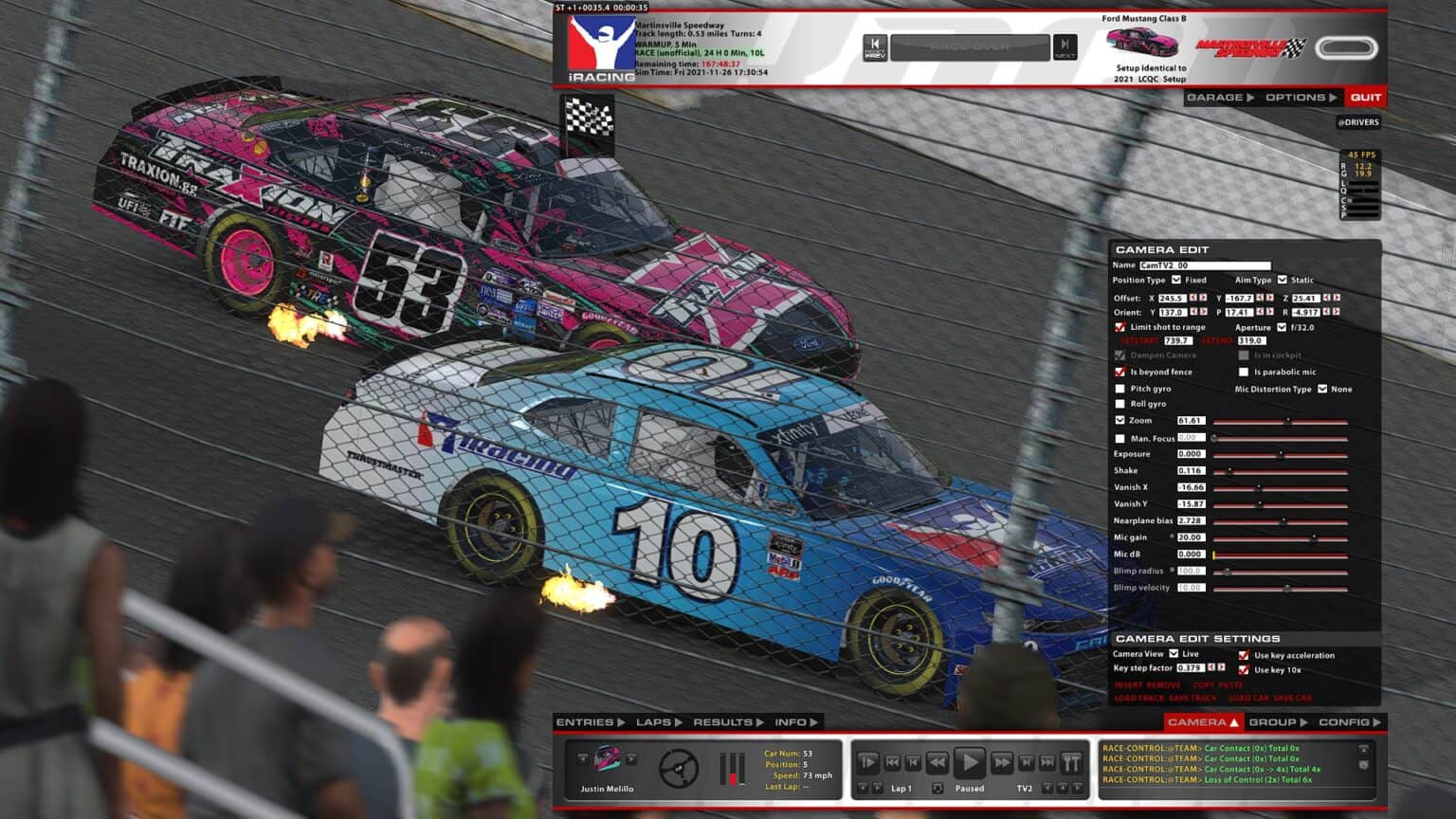The width and height of the screenshot is (1456, 819).
Task: Click the Zoom slider in Camera Edit
Action: (1289, 421)
